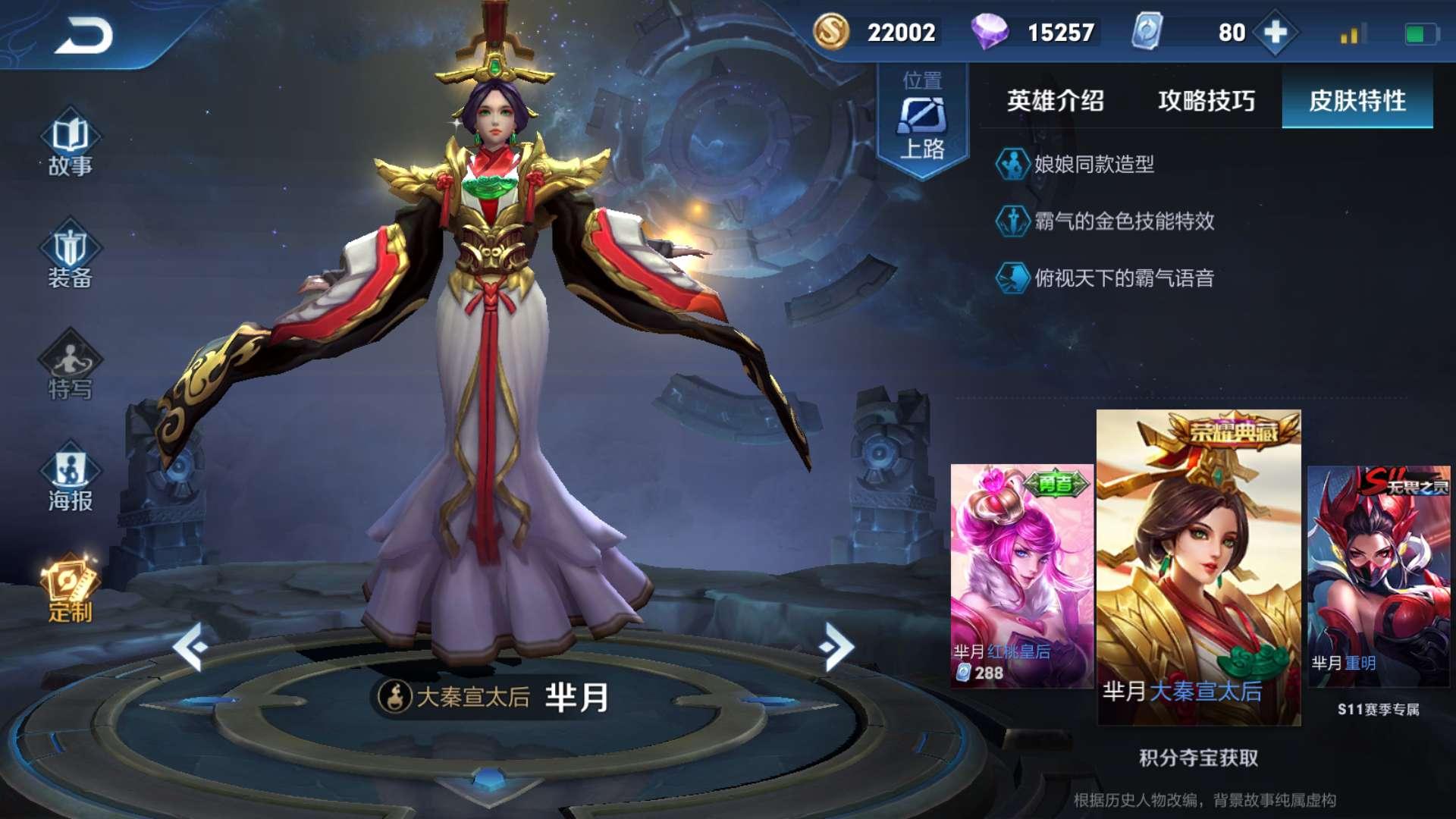Switch to the 英雄介绍 tab
This screenshot has height=819, width=1456.
point(1054,99)
